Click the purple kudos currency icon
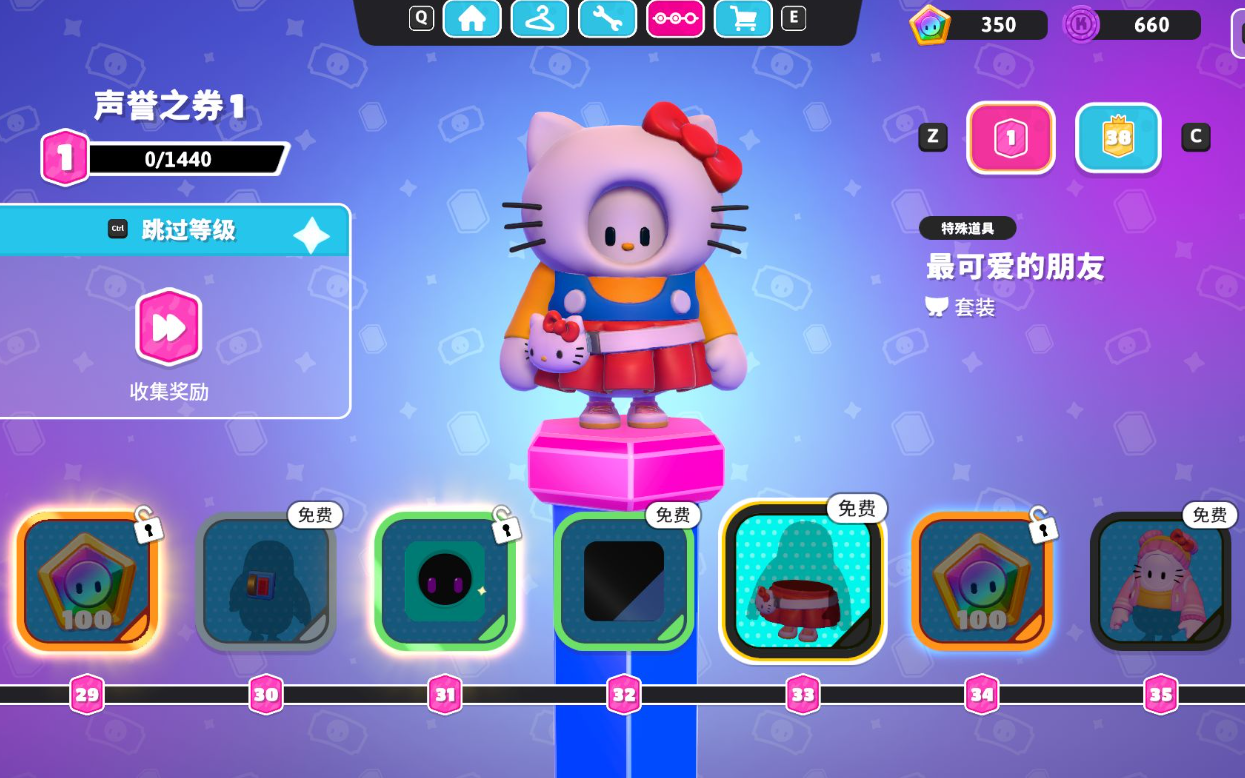Image resolution: width=1245 pixels, height=778 pixels. tap(1082, 25)
